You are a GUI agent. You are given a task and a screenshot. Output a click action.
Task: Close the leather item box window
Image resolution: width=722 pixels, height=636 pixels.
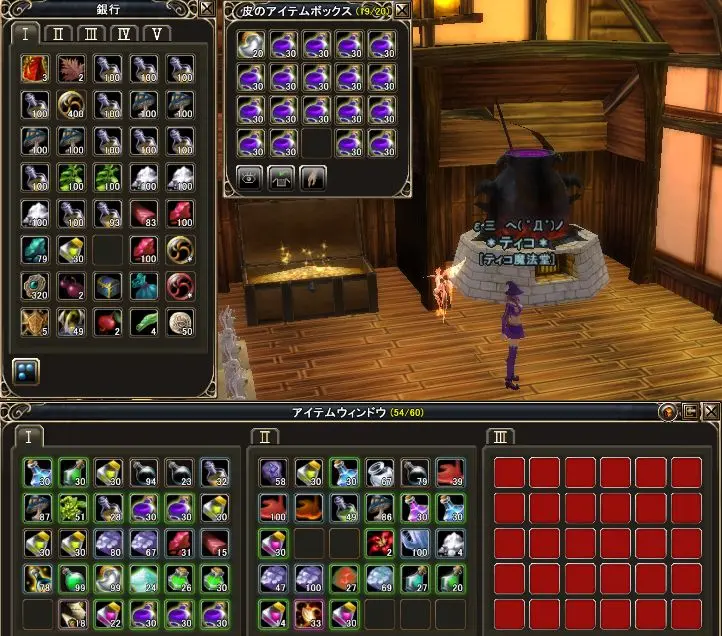(402, 9)
